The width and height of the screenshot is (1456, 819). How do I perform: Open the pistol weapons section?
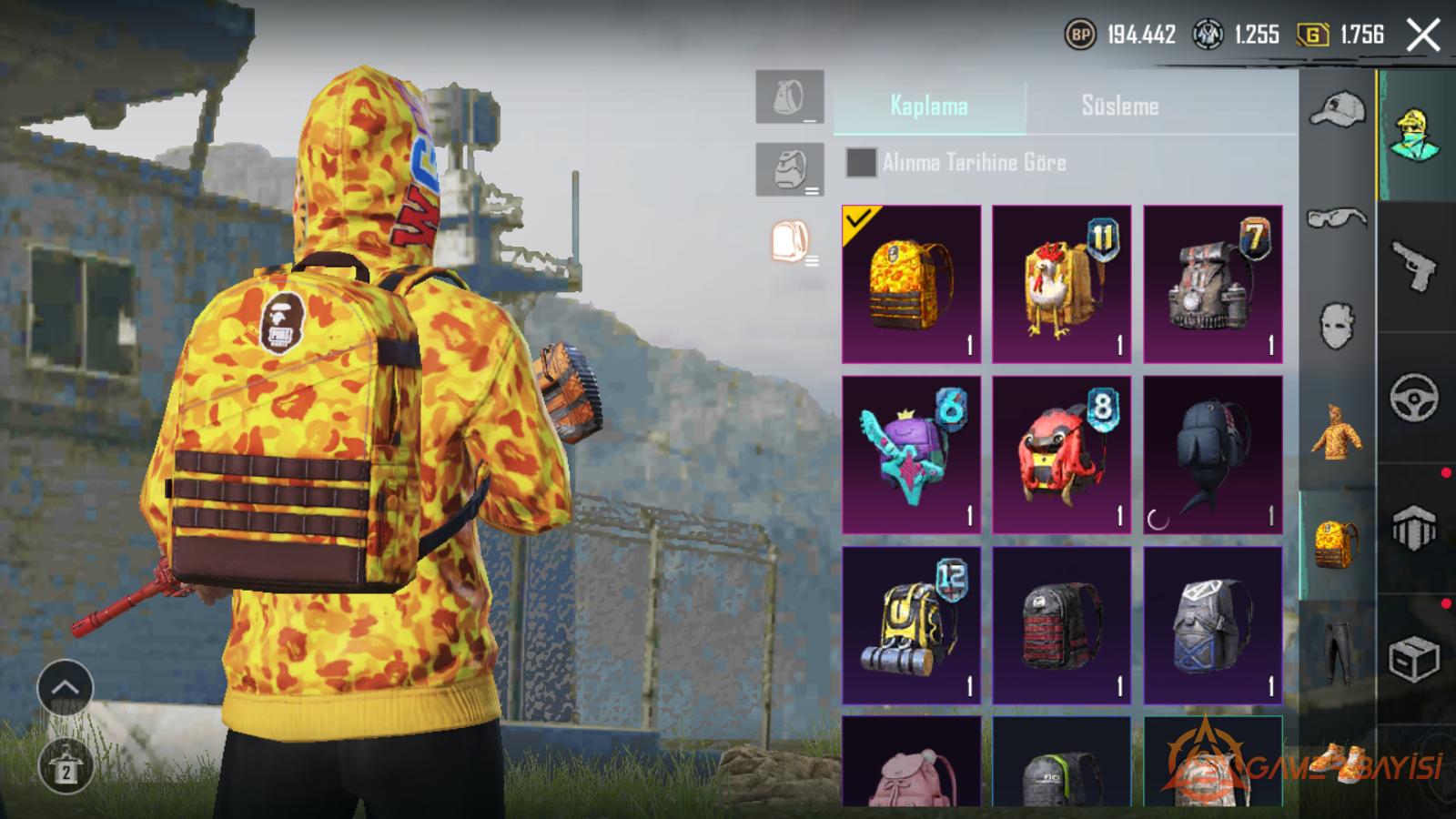click(x=1415, y=266)
